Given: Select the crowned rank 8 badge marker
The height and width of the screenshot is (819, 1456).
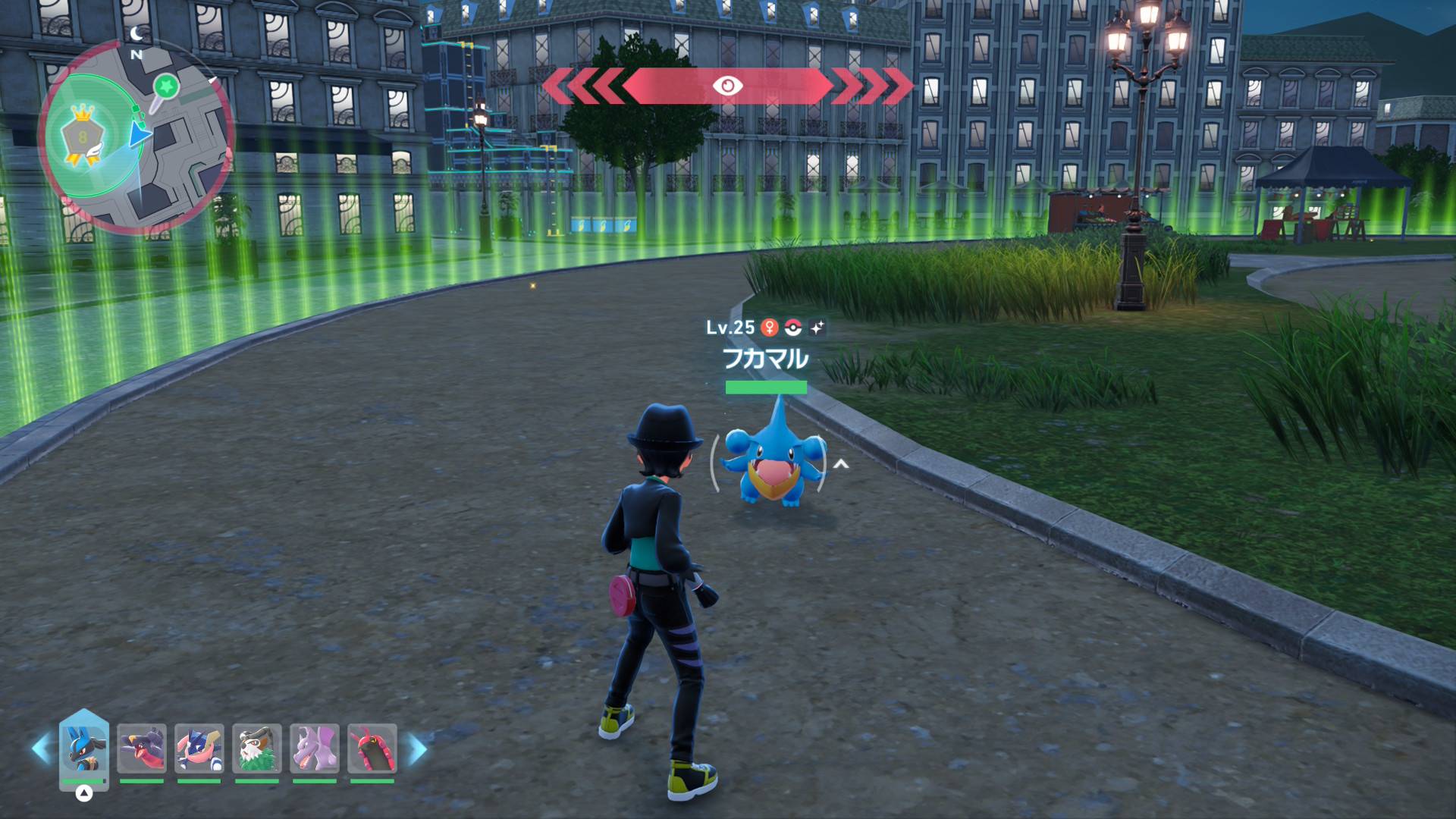Looking at the screenshot, I should point(82,136).
